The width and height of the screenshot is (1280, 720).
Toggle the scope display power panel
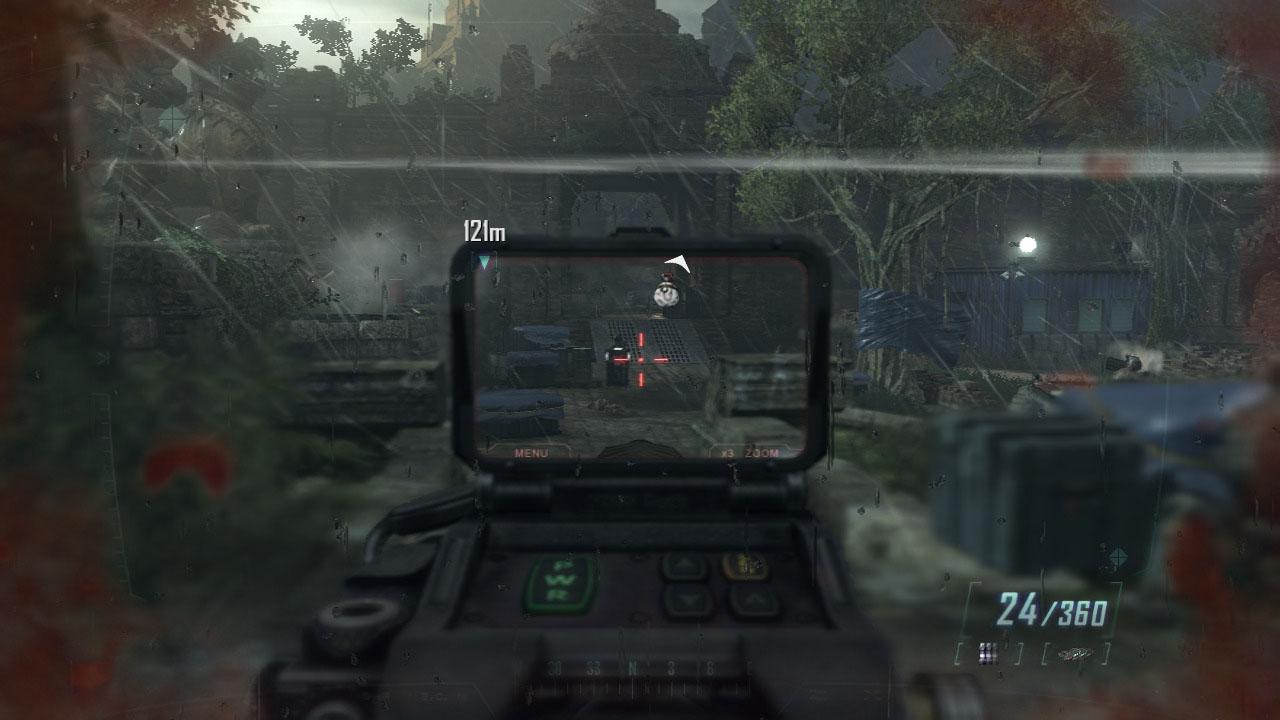click(560, 580)
